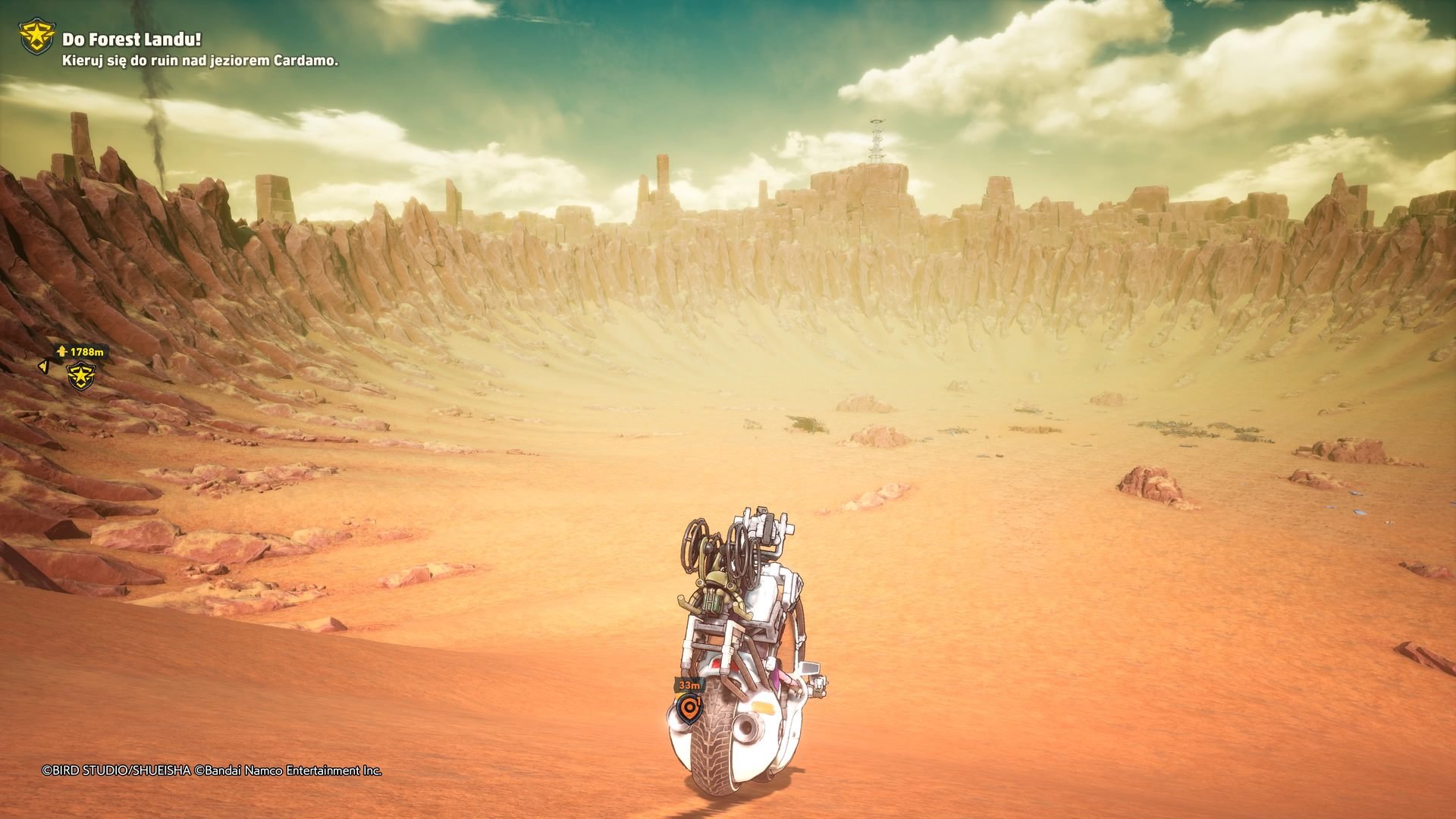
Task: Click the small yellow arrow pointer below 1788m
Action: click(44, 367)
